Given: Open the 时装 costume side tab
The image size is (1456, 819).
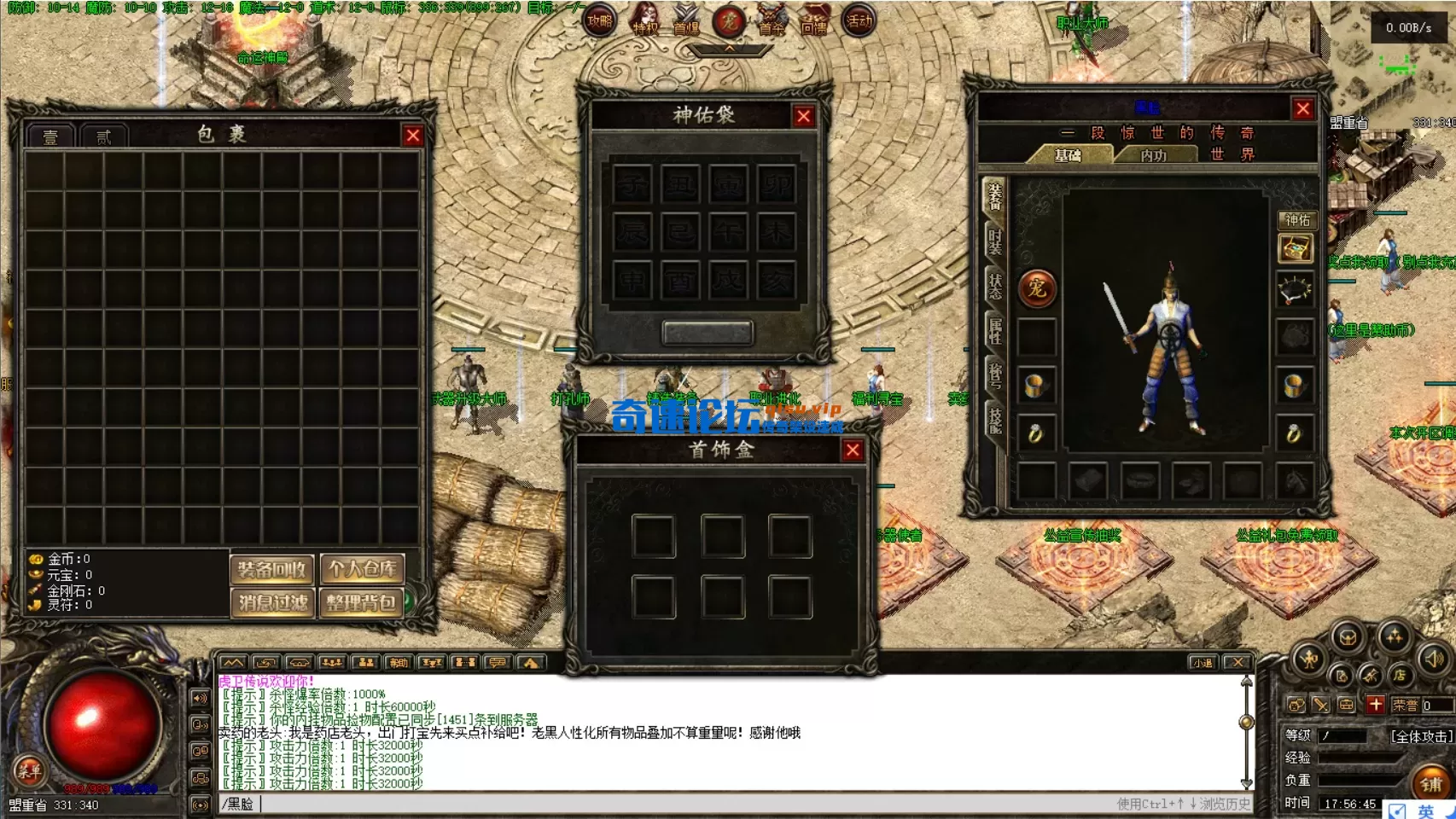Looking at the screenshot, I should (x=995, y=241).
